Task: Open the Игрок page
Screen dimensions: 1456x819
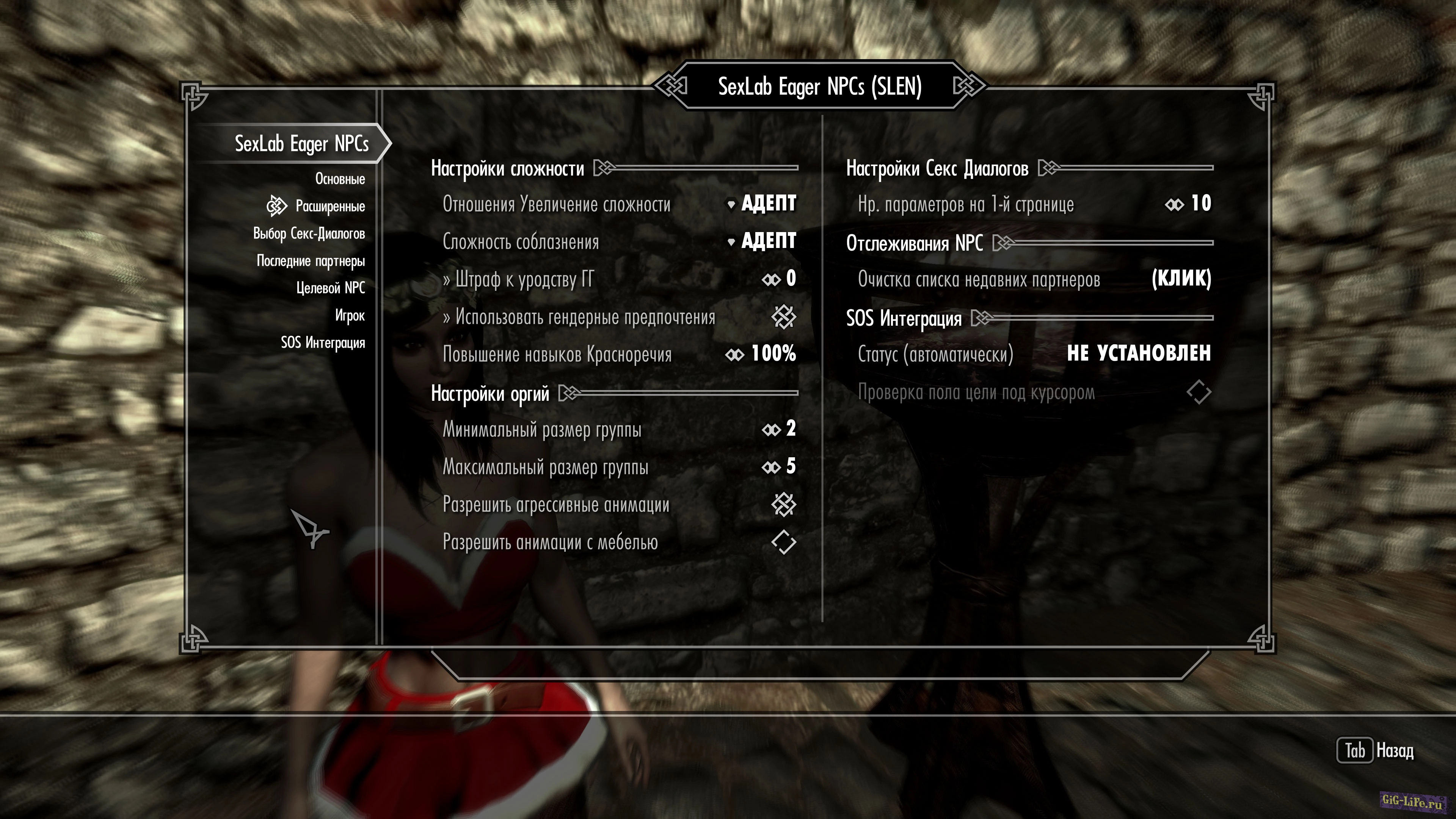Action: tap(349, 315)
